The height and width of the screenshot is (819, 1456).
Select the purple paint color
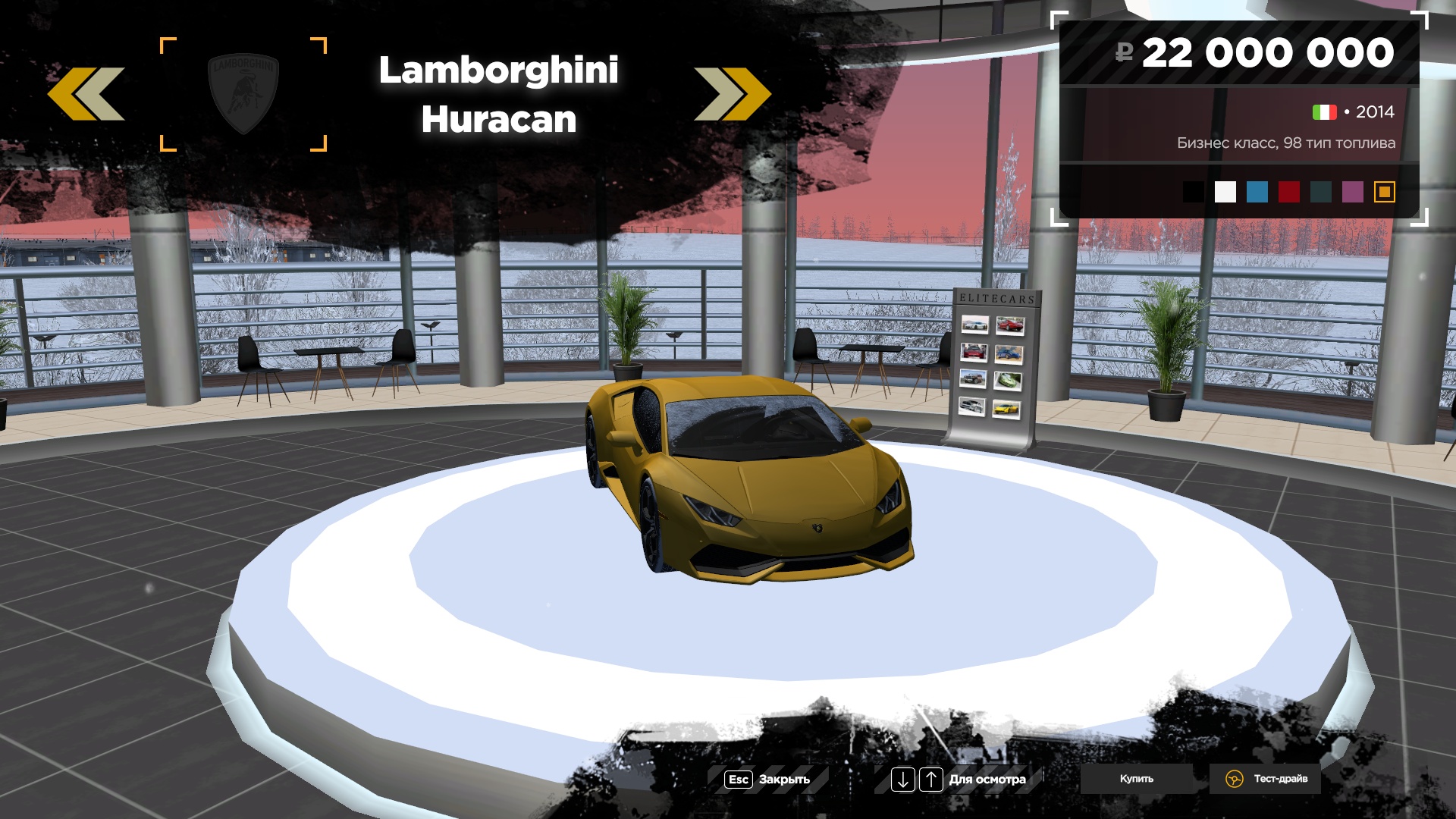(x=1352, y=192)
